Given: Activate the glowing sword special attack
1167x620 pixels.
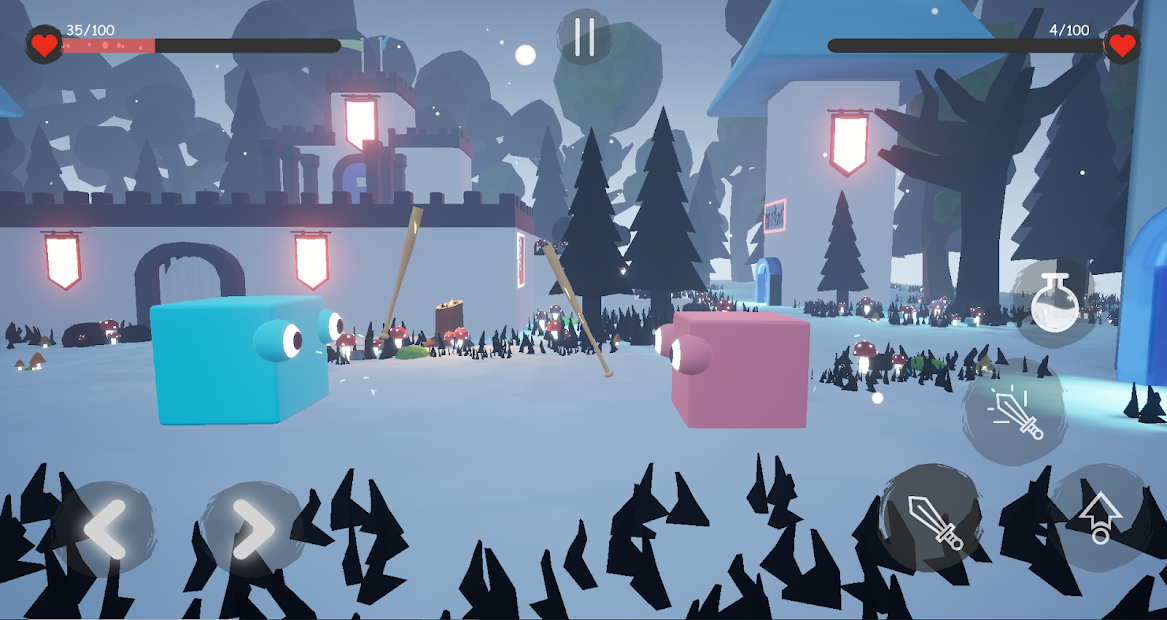Looking at the screenshot, I should tap(1014, 413).
